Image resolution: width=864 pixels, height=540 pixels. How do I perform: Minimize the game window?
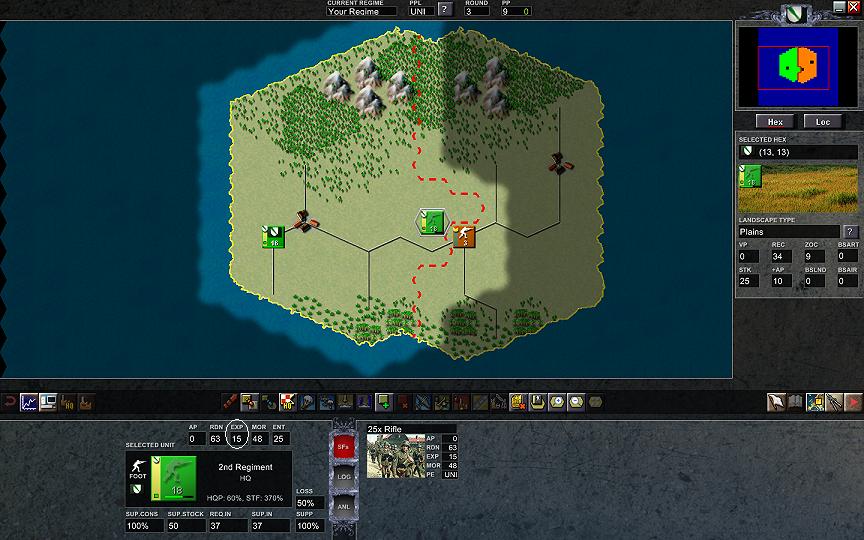coord(838,7)
